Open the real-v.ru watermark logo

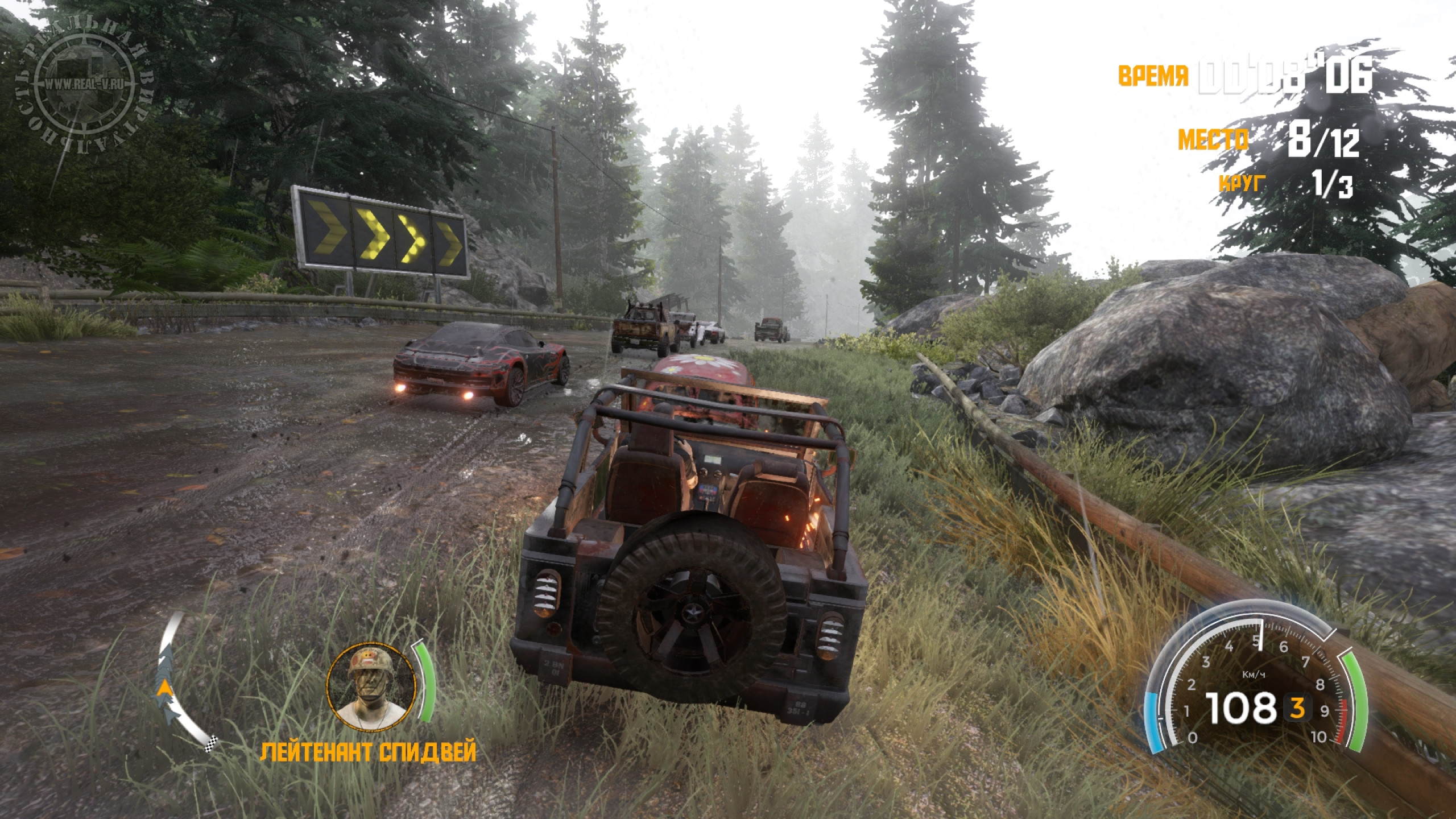pos(85,86)
